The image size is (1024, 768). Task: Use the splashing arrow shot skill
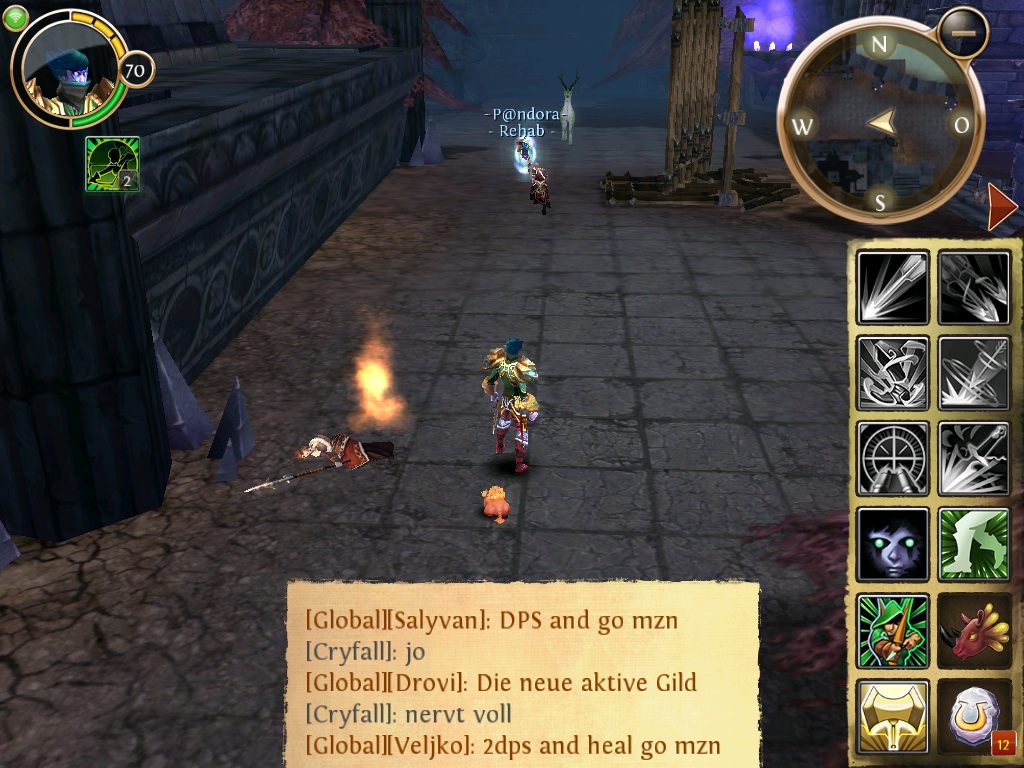pos(974,458)
